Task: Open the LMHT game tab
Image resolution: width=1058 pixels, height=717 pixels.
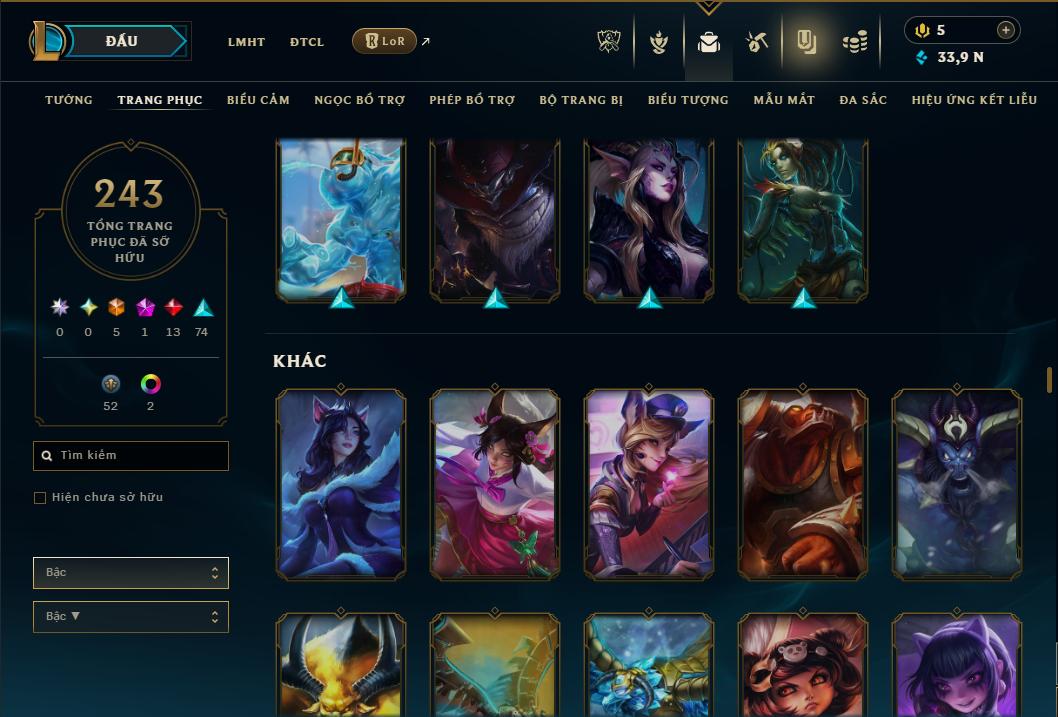Action: [246, 42]
